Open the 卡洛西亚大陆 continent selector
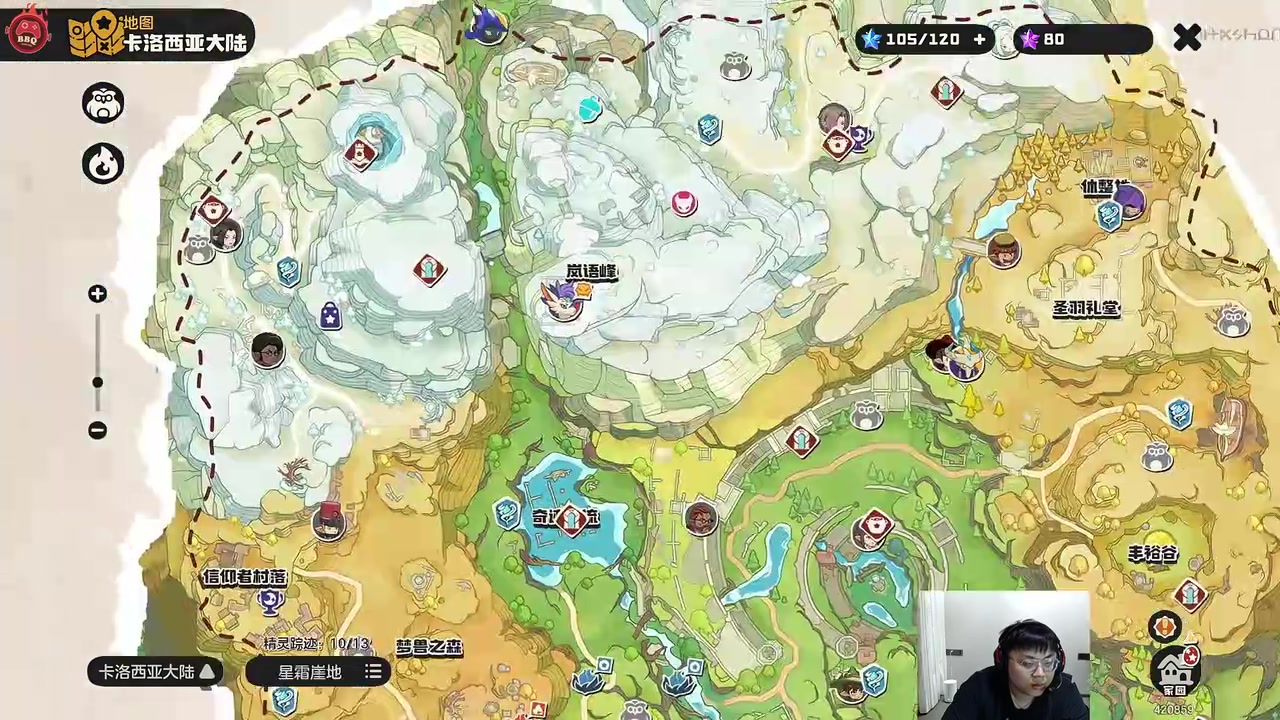Screen dimensions: 1280x720 (x=155, y=672)
